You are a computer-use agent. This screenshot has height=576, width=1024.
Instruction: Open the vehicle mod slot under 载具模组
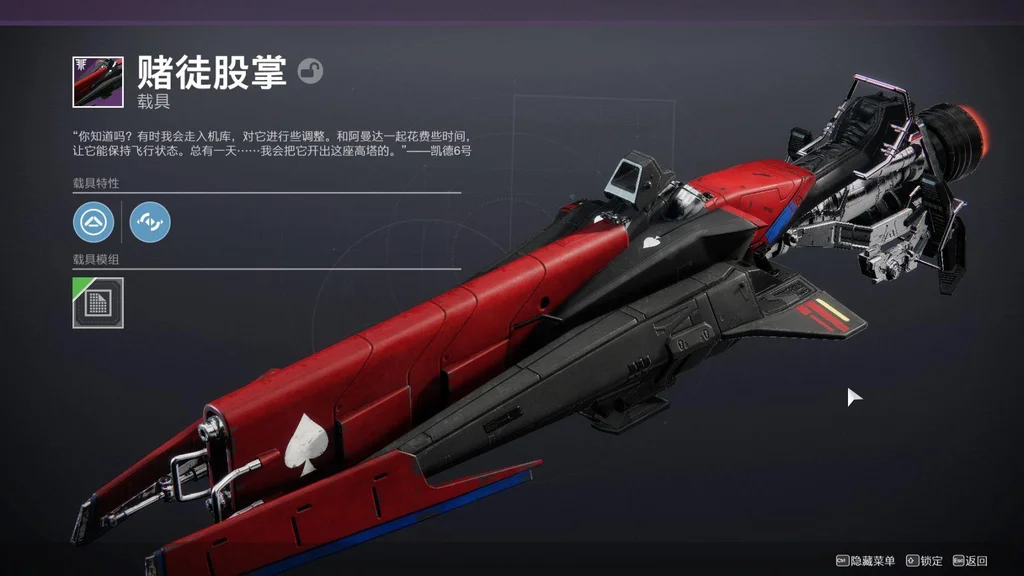[x=98, y=303]
